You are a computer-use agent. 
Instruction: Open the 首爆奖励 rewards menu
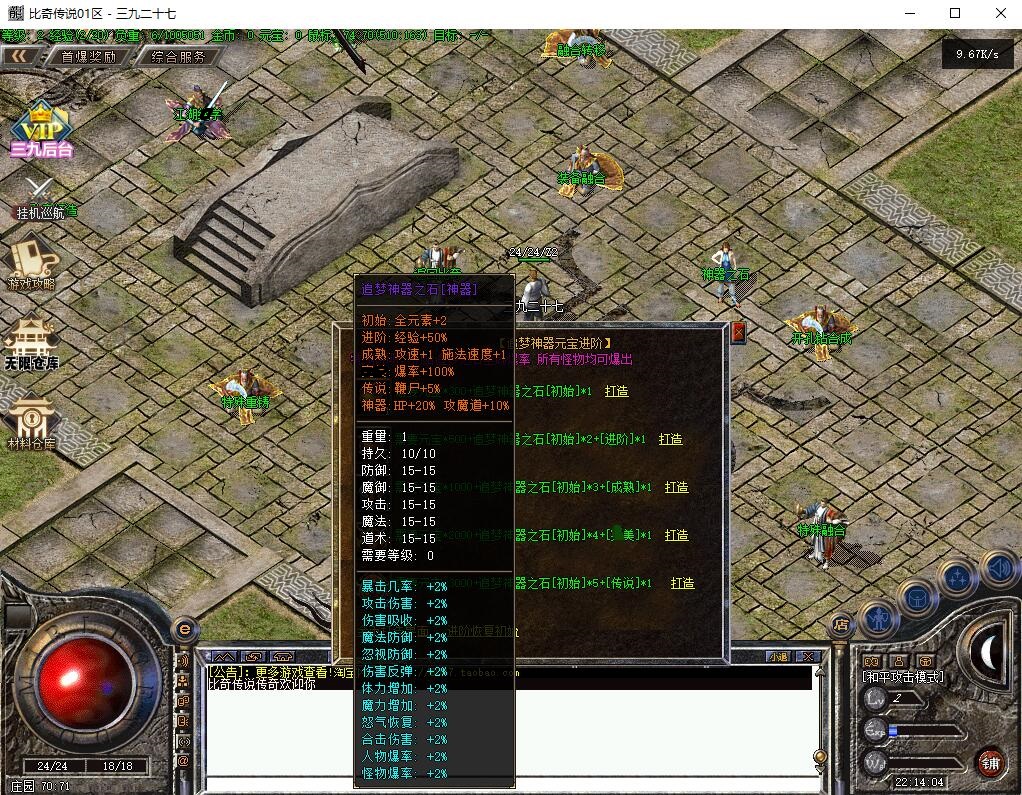pyautogui.click(x=88, y=57)
